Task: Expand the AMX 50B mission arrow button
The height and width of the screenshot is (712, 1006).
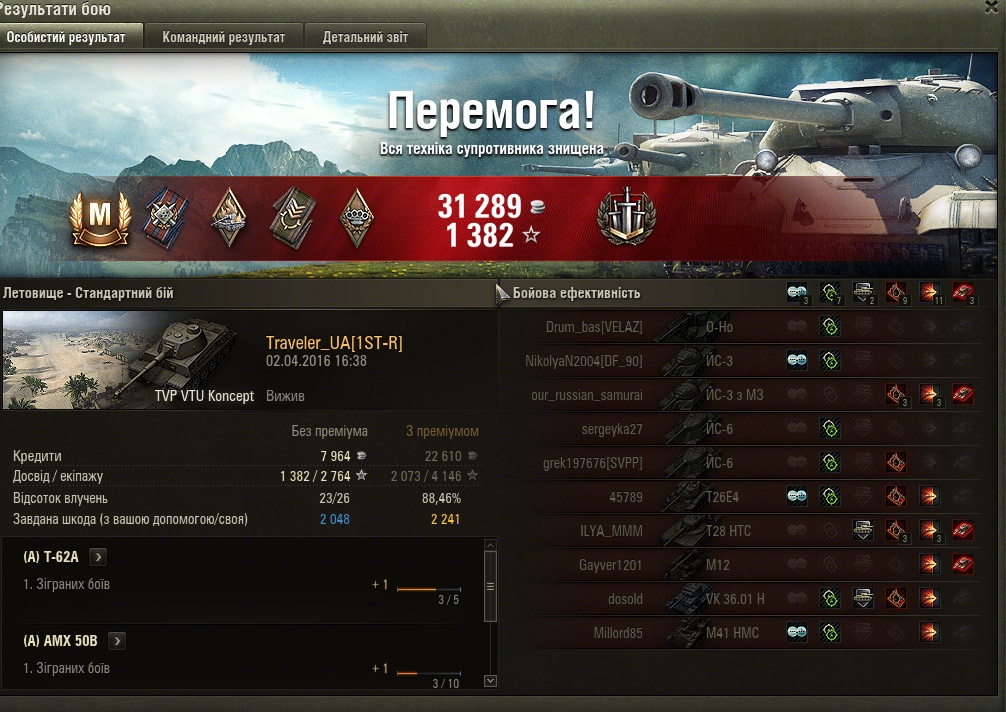Action: point(116,641)
